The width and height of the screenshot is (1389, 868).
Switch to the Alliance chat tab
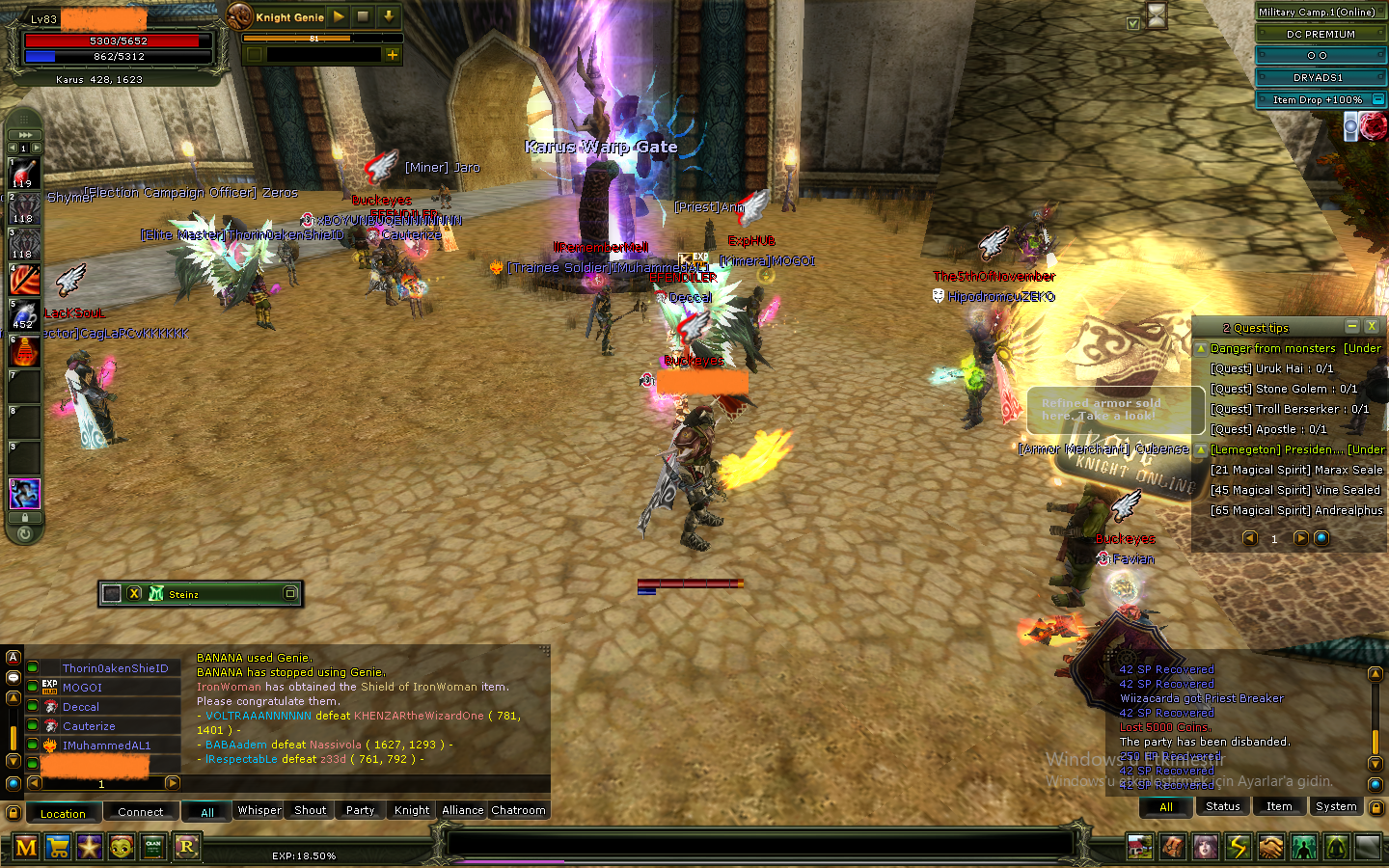462,810
